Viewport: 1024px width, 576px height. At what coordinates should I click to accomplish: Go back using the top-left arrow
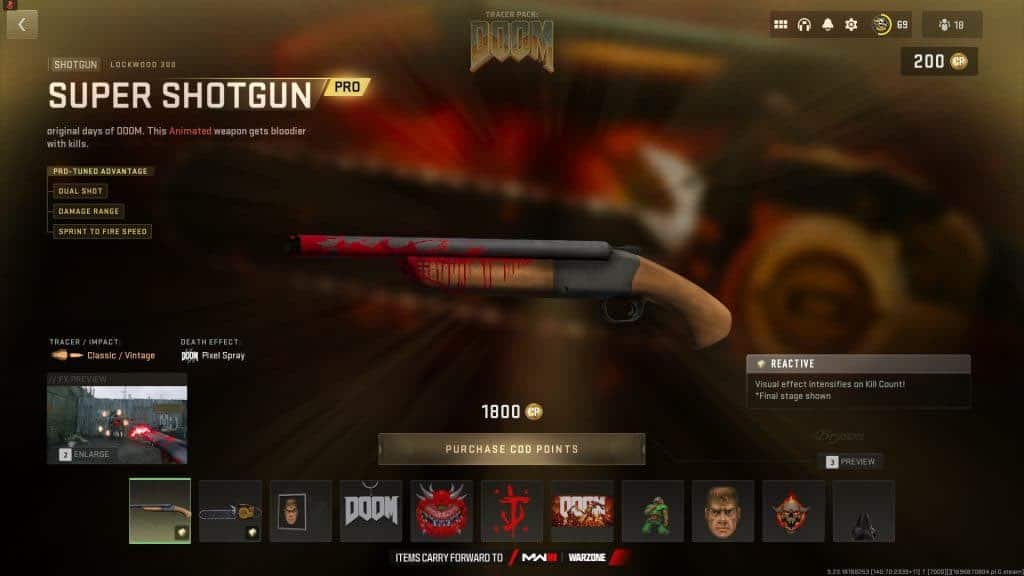coord(22,24)
